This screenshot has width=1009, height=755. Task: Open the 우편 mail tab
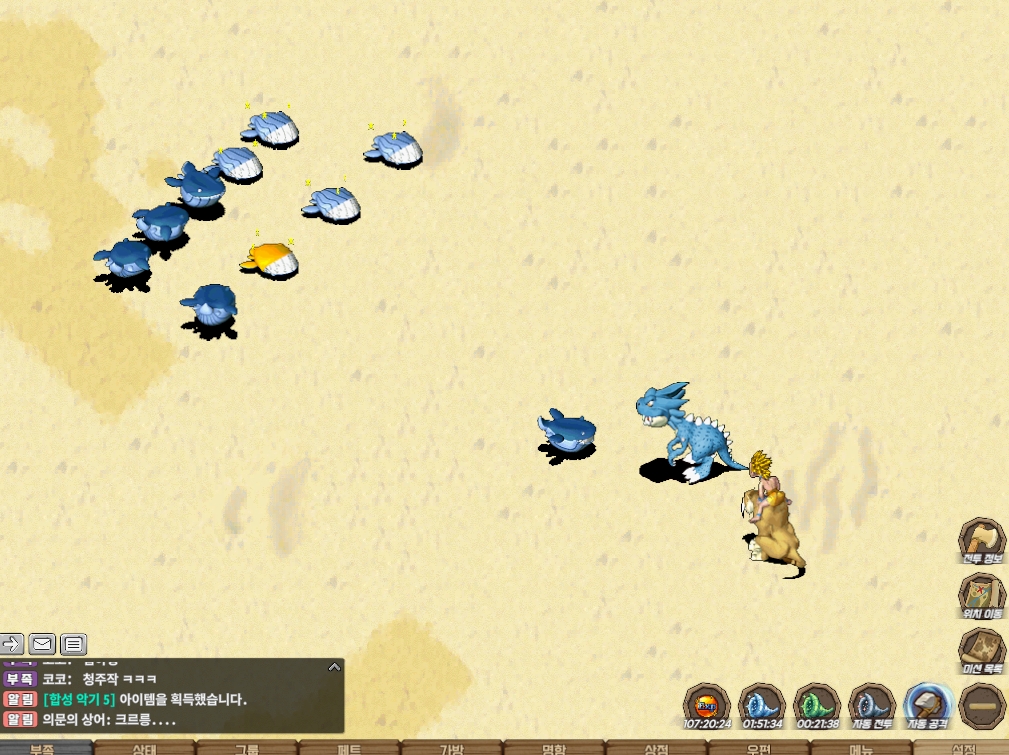[x=758, y=748]
